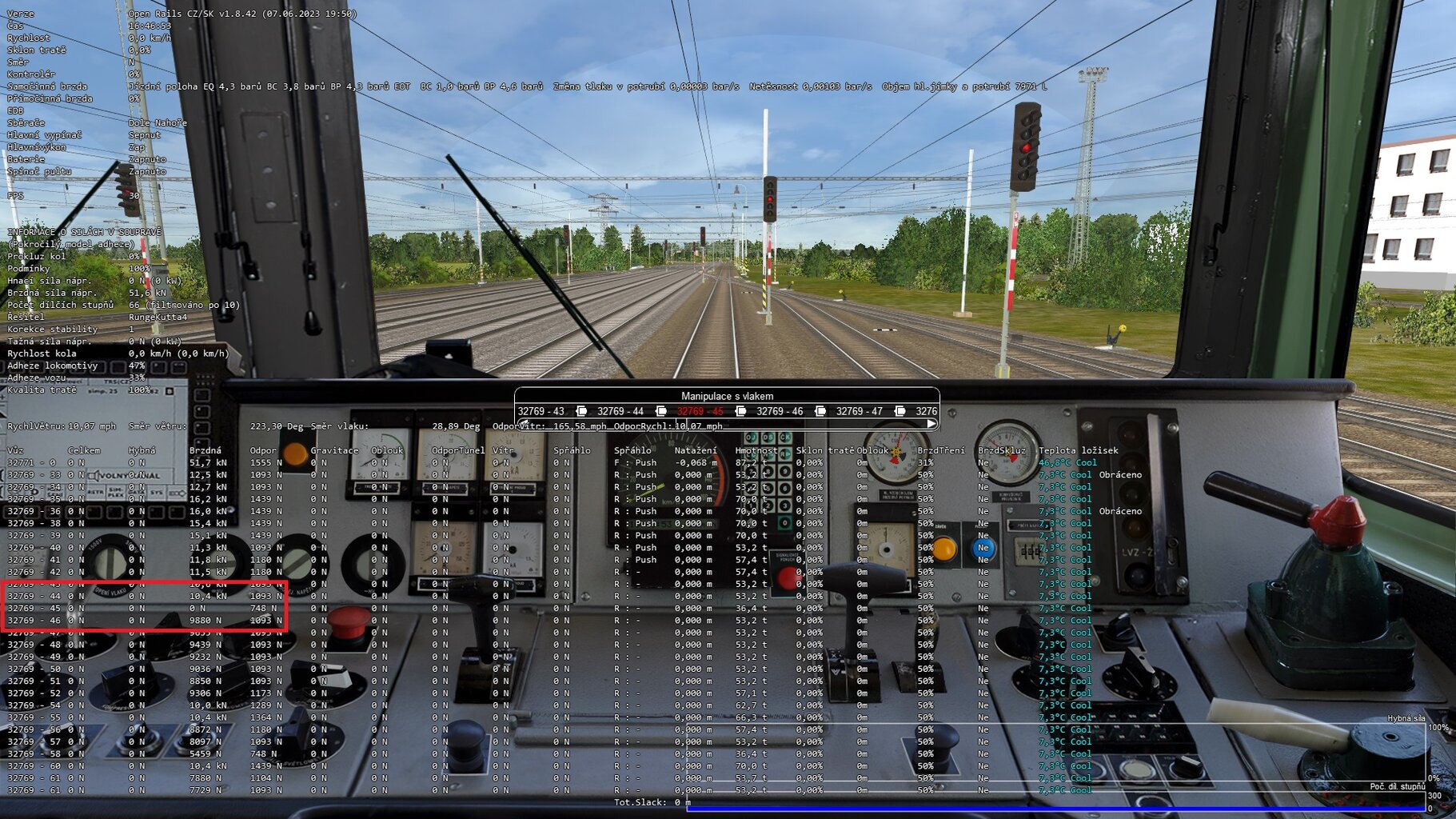Click the coupler icon between 32769-43 and 32769-44
This screenshot has height=819, width=1456.
click(x=581, y=411)
